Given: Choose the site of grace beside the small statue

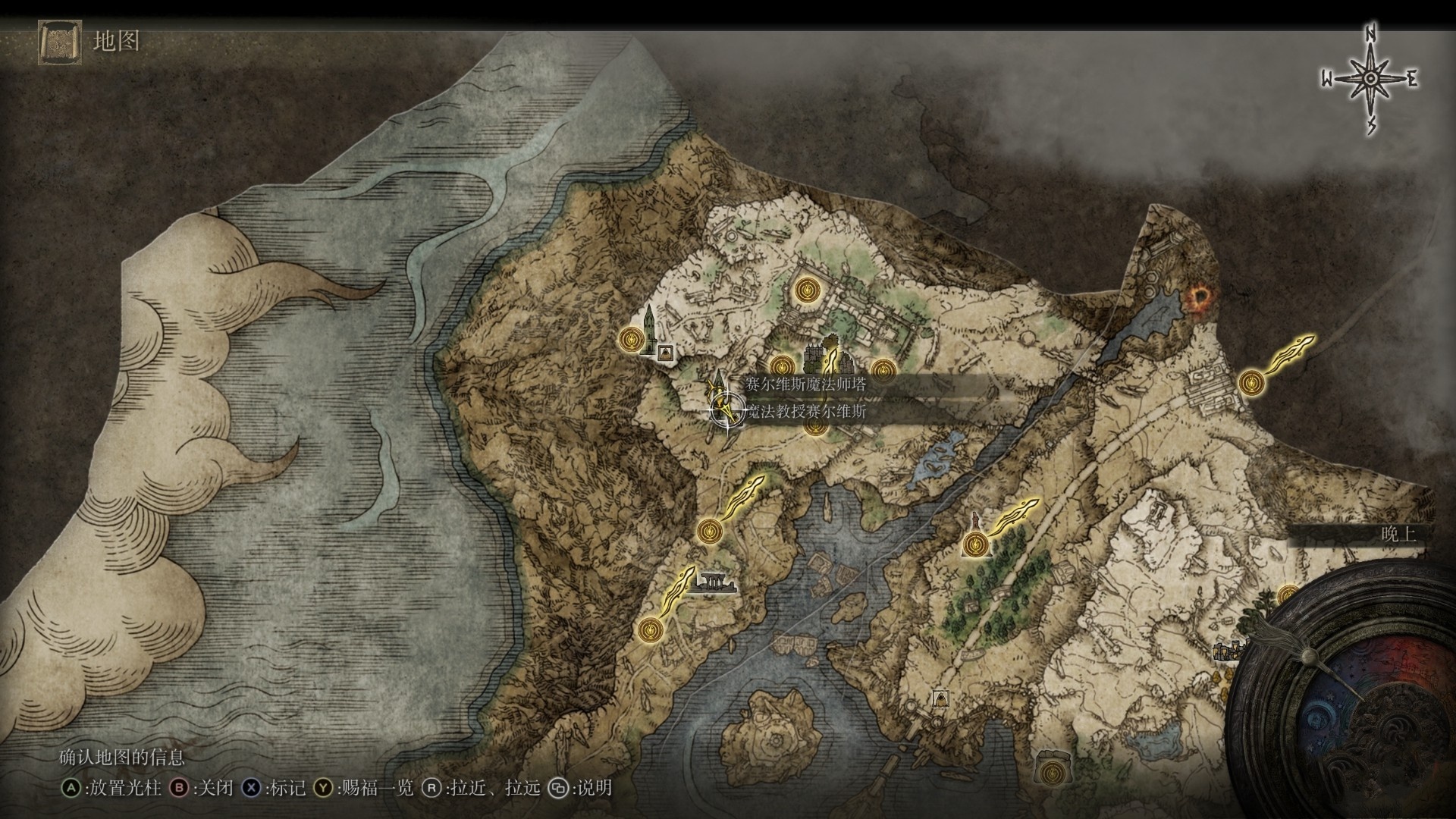Looking at the screenshot, I should [x=975, y=544].
